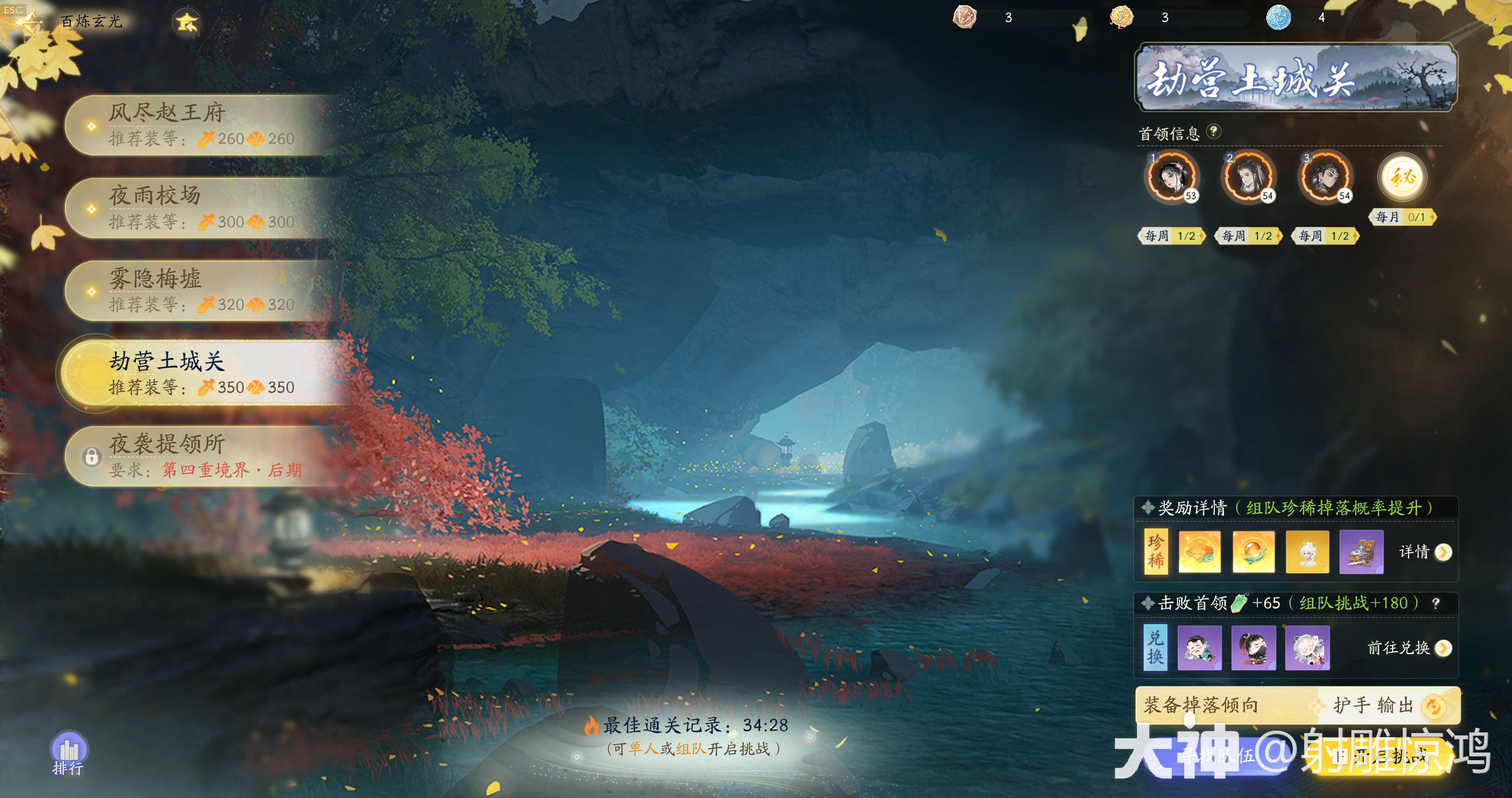Open the golden 秘 secret boss icon
The height and width of the screenshot is (798, 1512).
click(1402, 177)
